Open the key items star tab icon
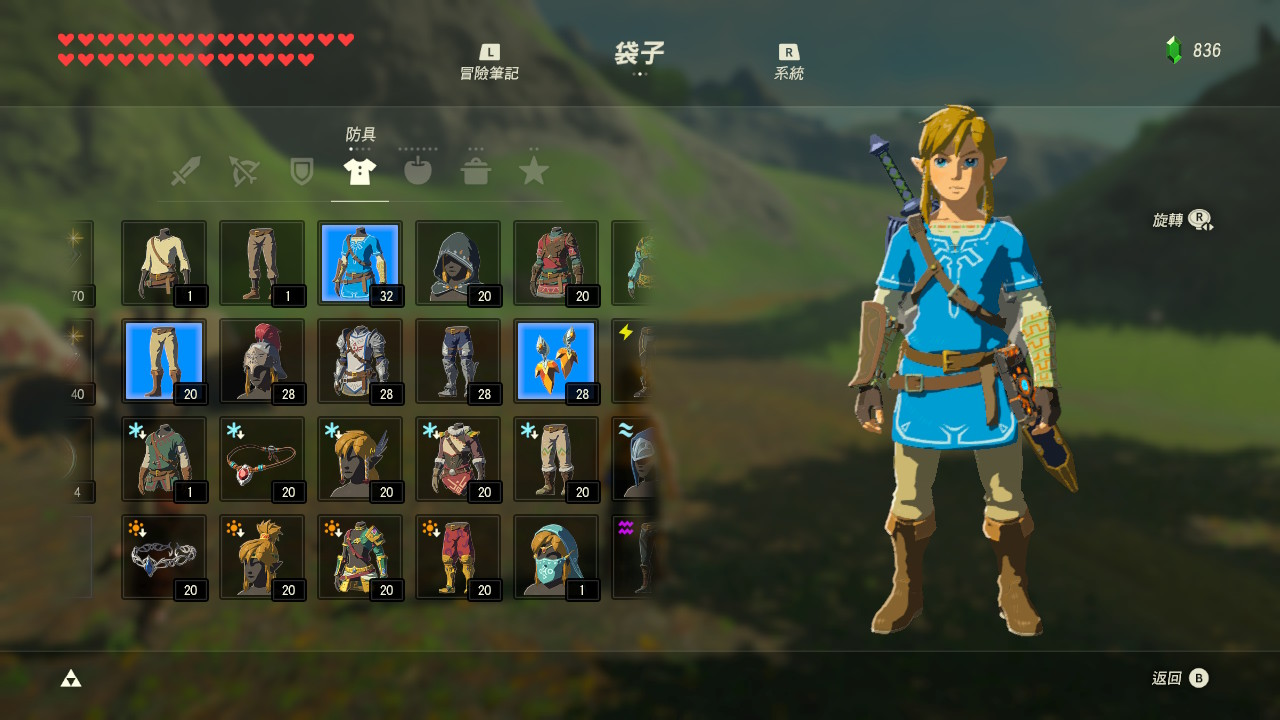1280x720 pixels. click(x=534, y=170)
